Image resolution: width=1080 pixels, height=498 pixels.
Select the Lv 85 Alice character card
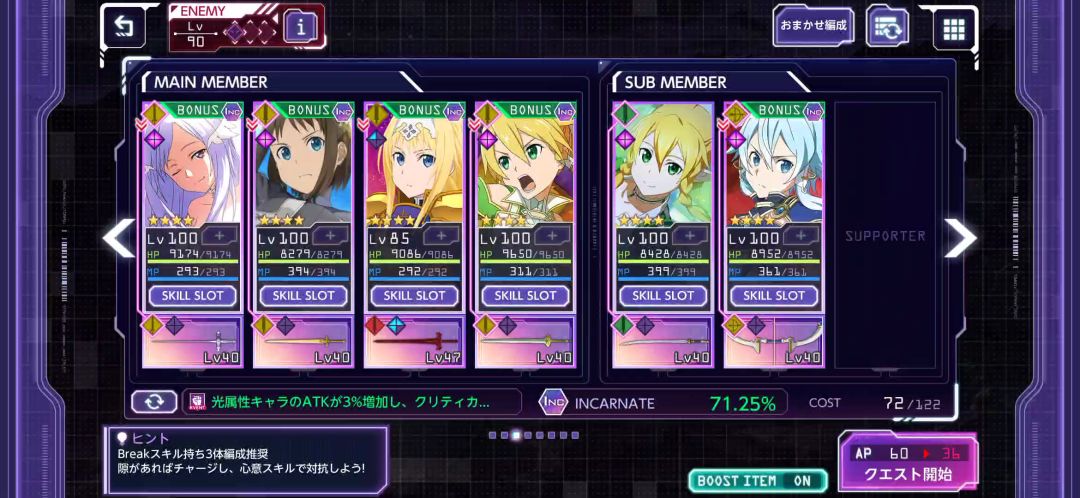(414, 170)
